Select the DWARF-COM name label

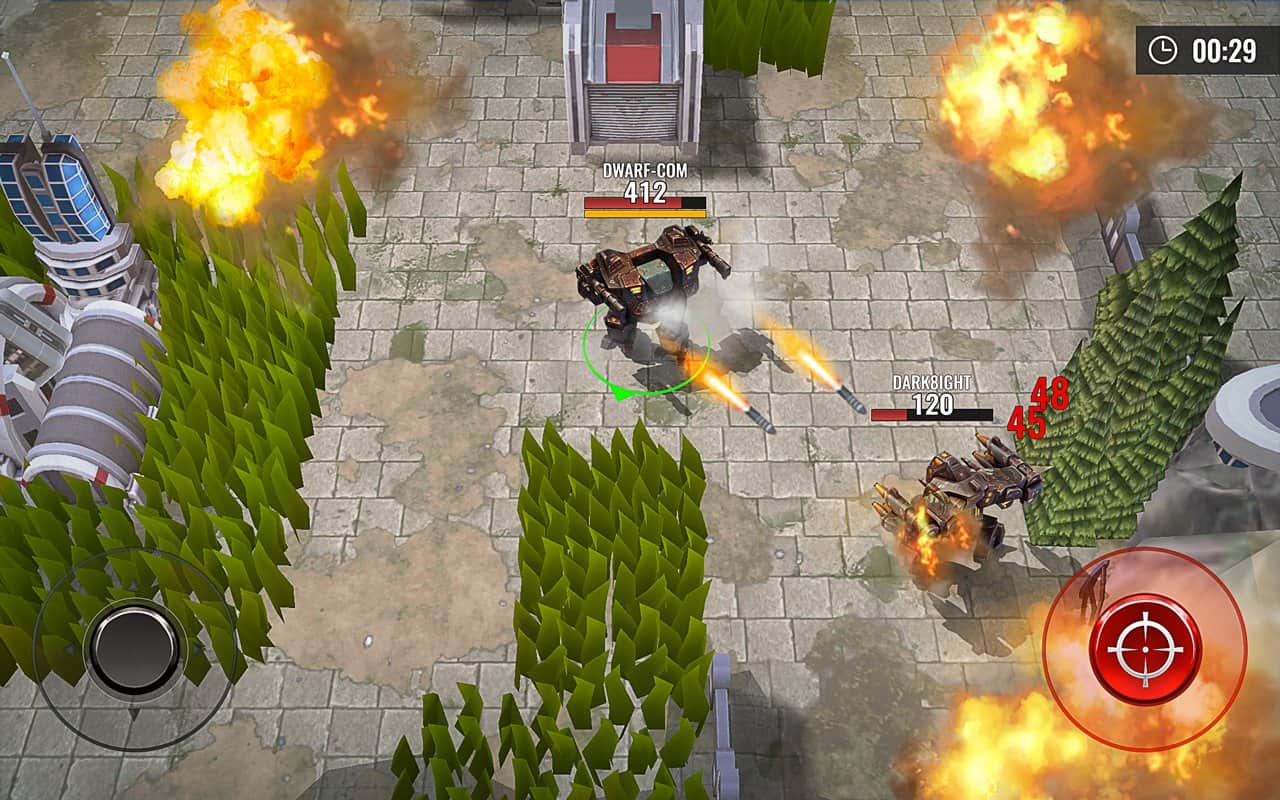tap(644, 172)
